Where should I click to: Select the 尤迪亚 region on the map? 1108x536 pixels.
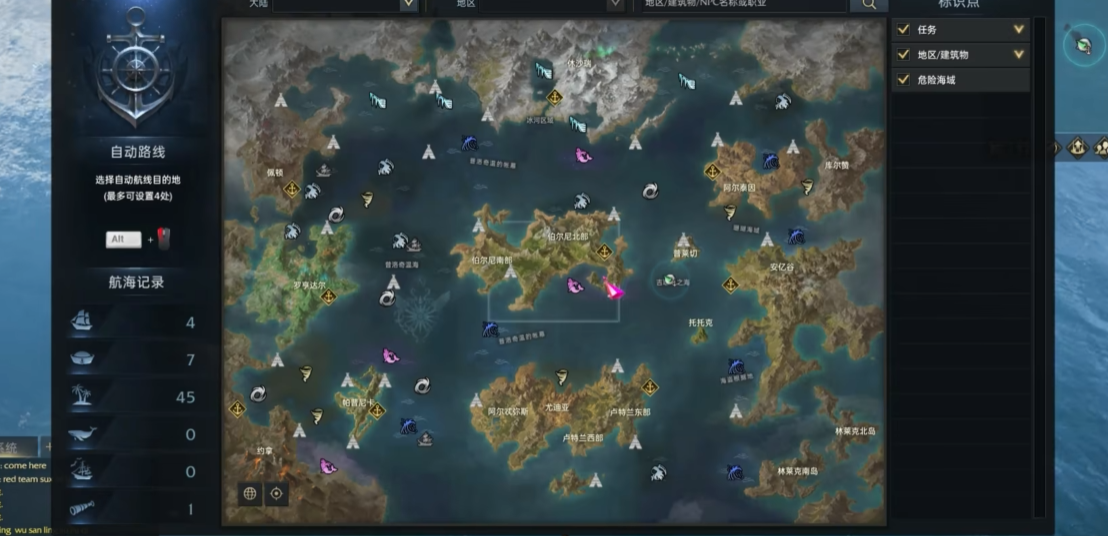[557, 408]
